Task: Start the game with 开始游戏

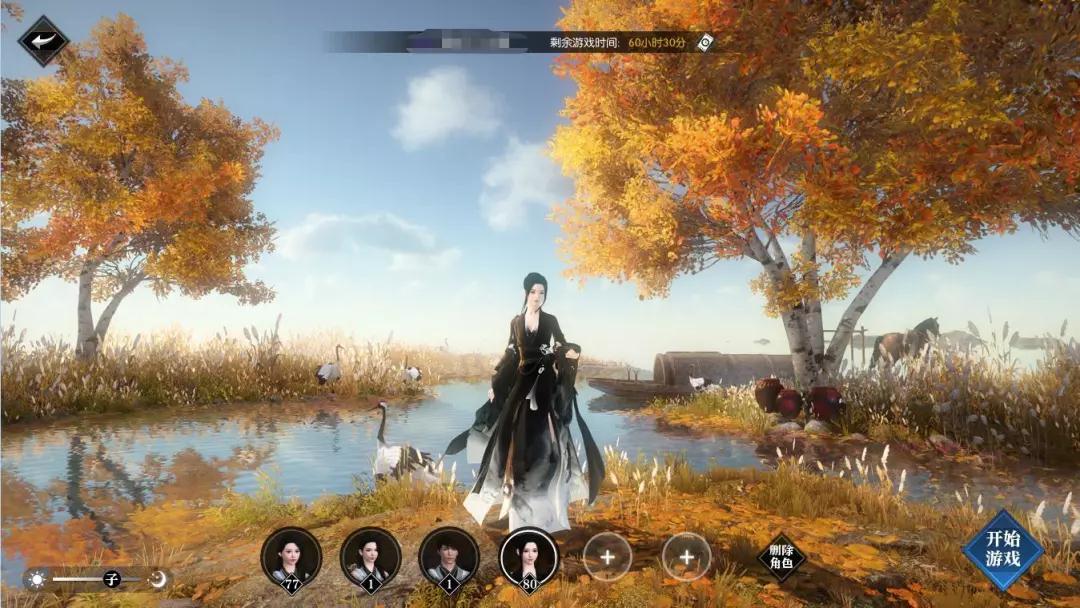Action: (x=1002, y=550)
